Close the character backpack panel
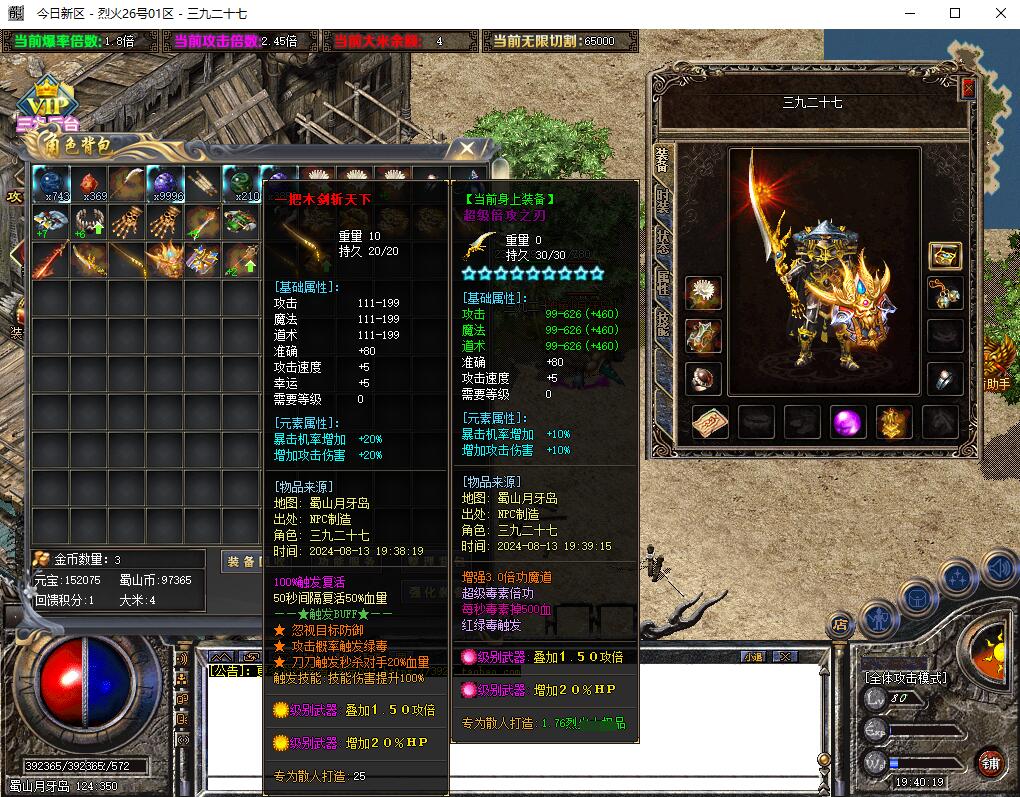This screenshot has width=1020, height=797. [x=466, y=149]
